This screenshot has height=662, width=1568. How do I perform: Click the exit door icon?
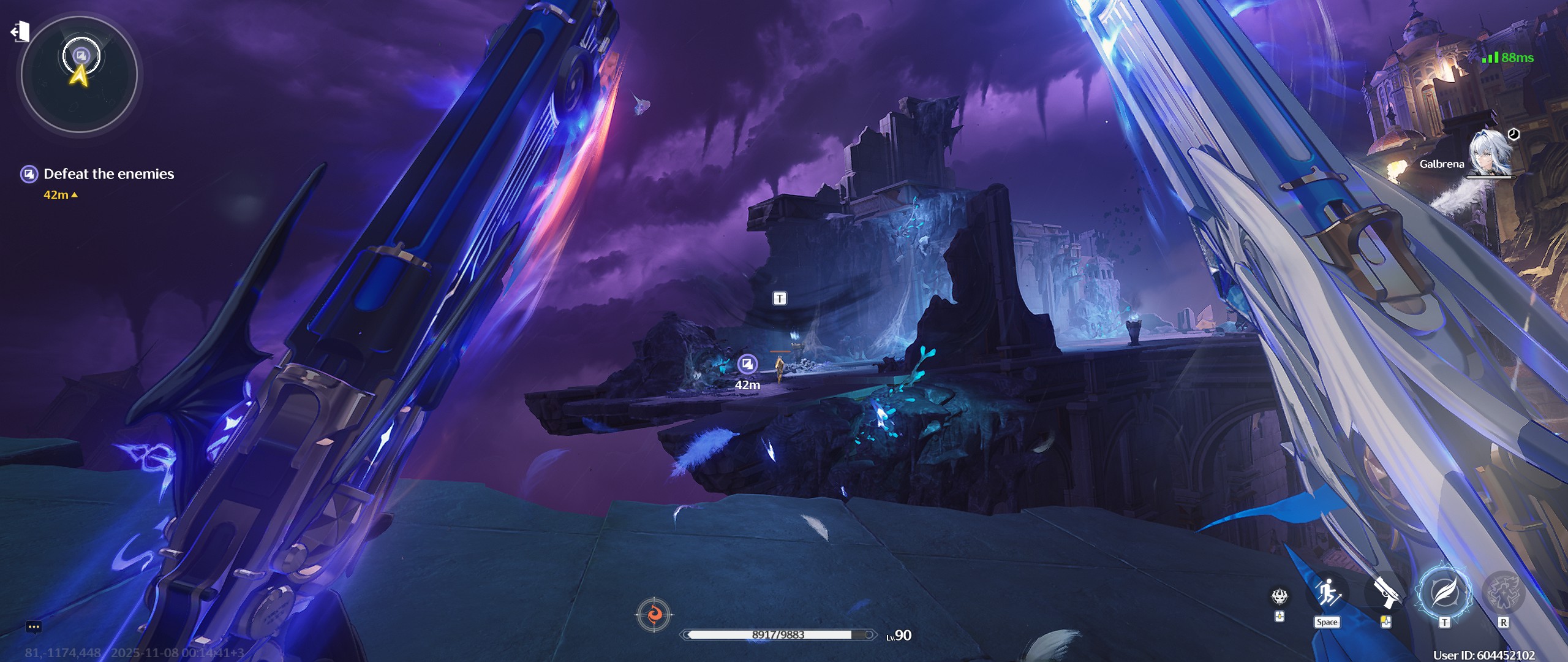click(20, 31)
